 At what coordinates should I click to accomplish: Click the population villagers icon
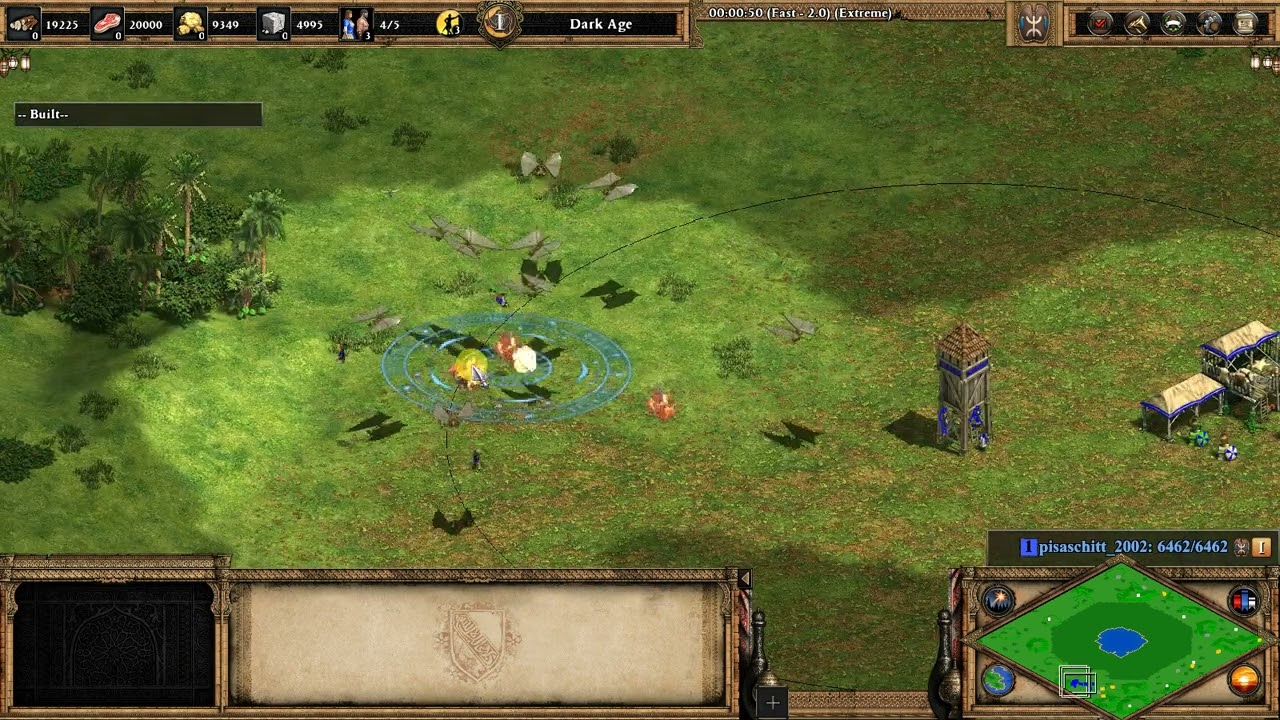(355, 23)
